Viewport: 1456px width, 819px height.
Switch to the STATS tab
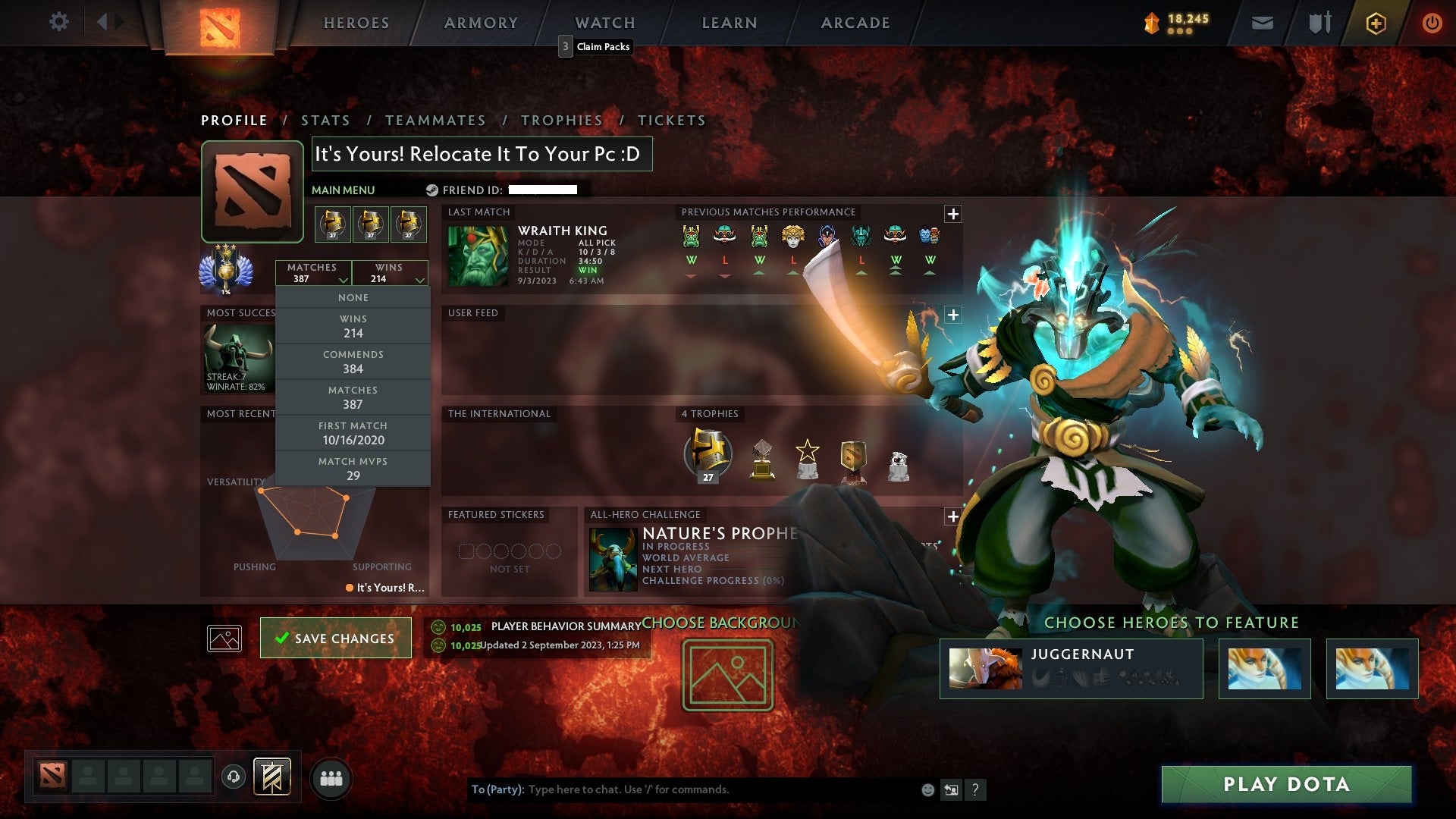point(325,120)
